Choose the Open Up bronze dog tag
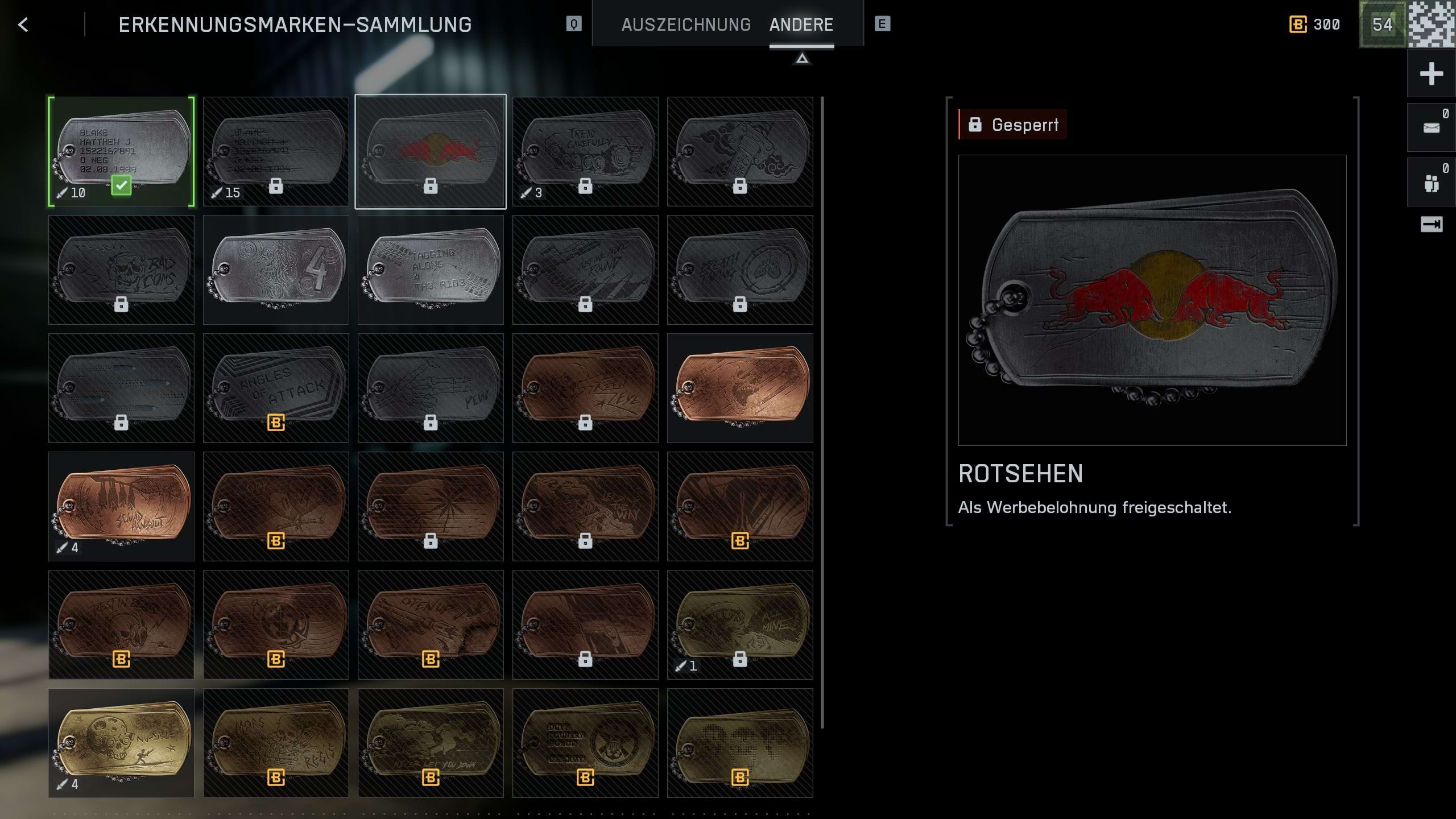1456x819 pixels. [x=431, y=624]
